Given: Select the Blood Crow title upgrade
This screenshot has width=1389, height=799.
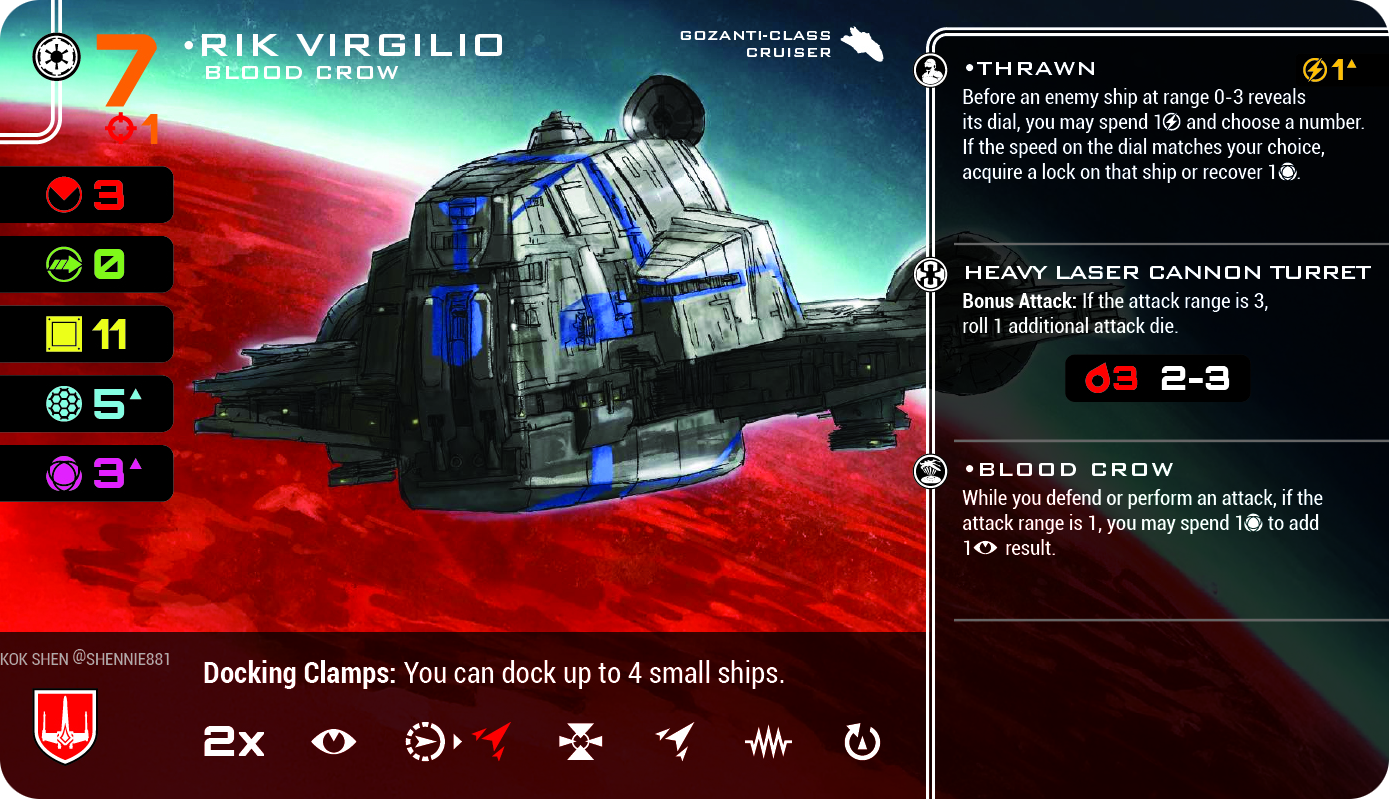Looking at the screenshot, I should coord(1068,470).
